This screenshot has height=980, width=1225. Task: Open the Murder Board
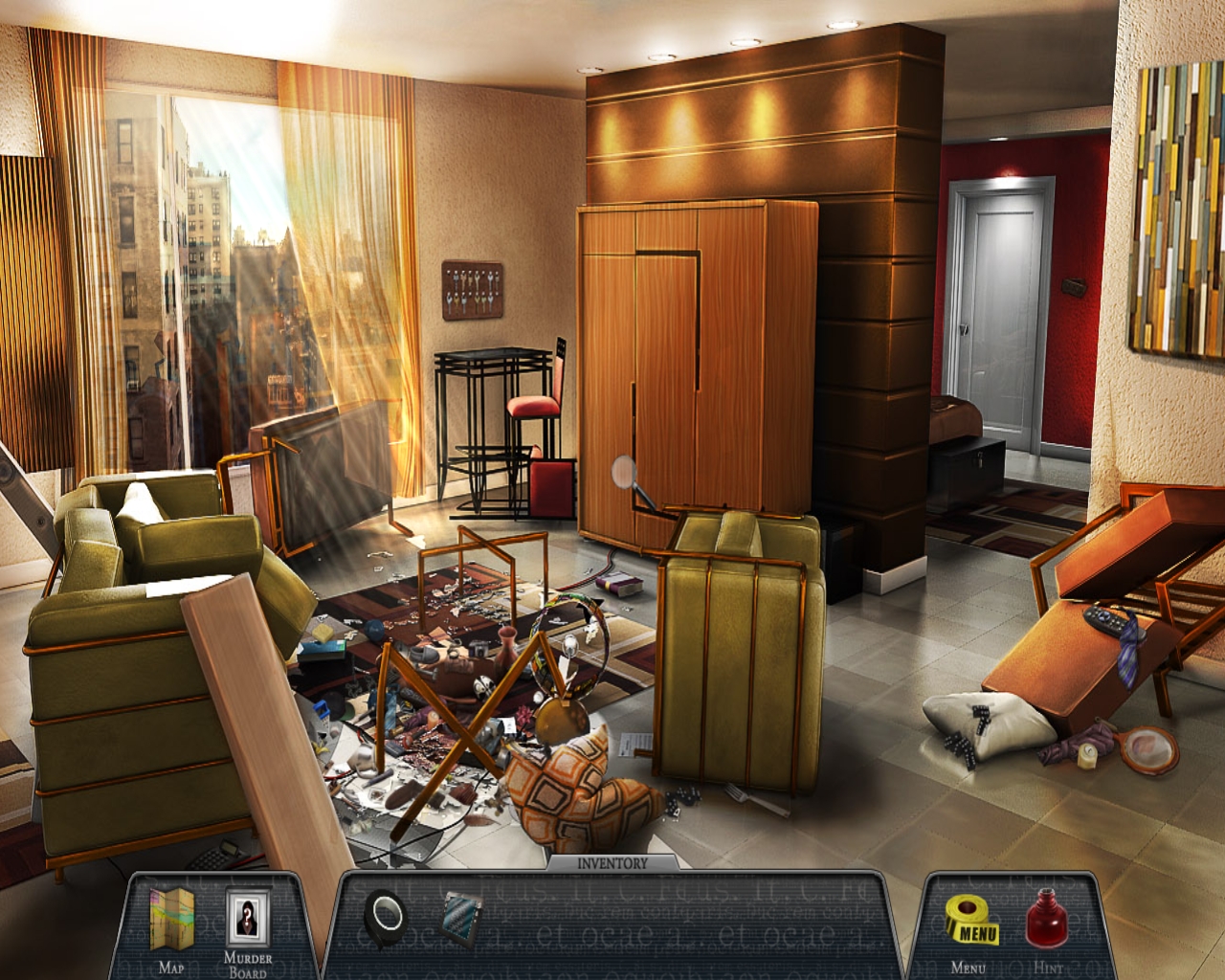(248, 920)
